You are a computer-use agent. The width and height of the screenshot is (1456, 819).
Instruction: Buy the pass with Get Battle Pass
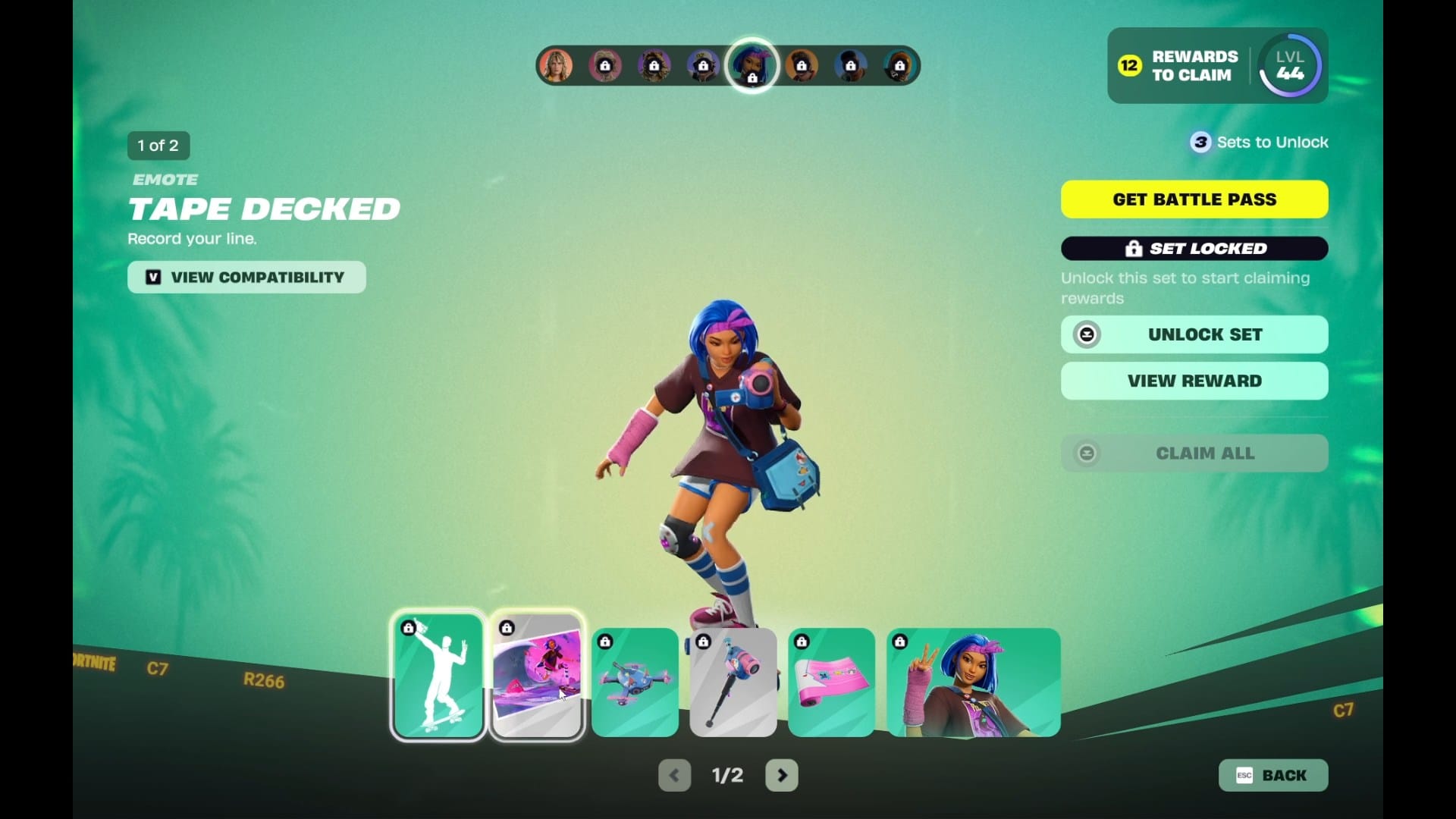coord(1194,199)
